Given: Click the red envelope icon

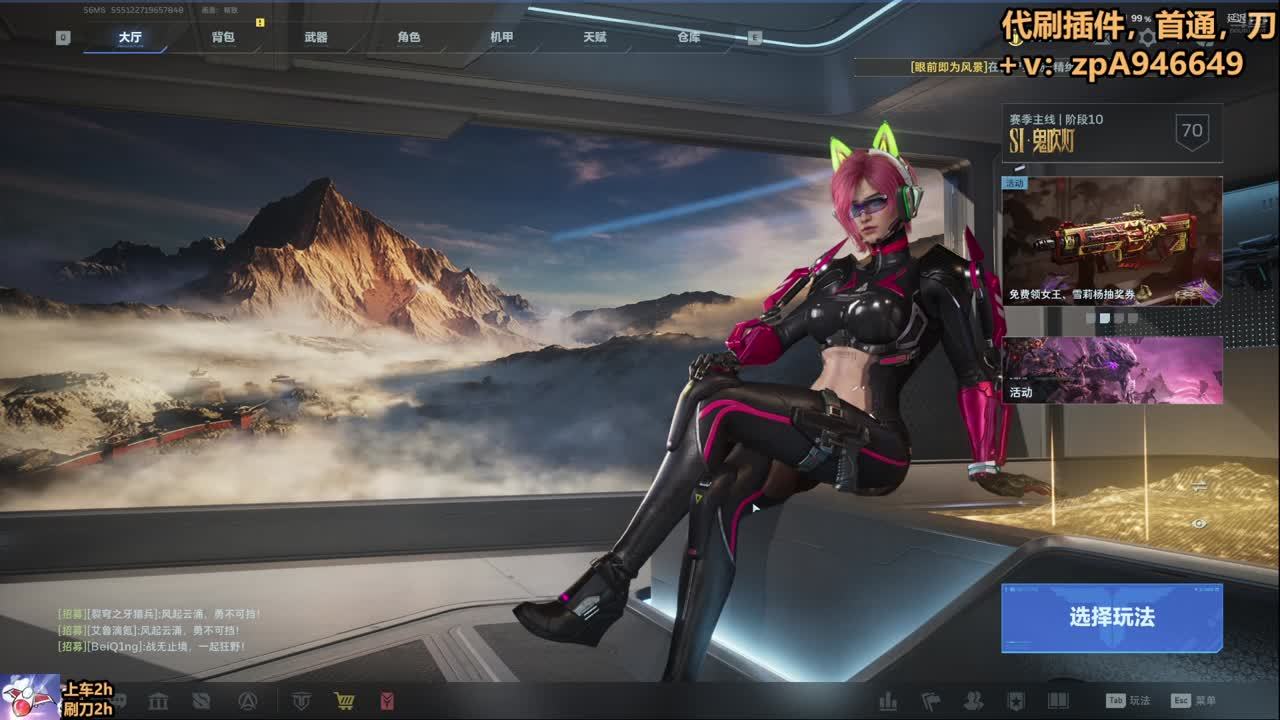Looking at the screenshot, I should point(387,701).
